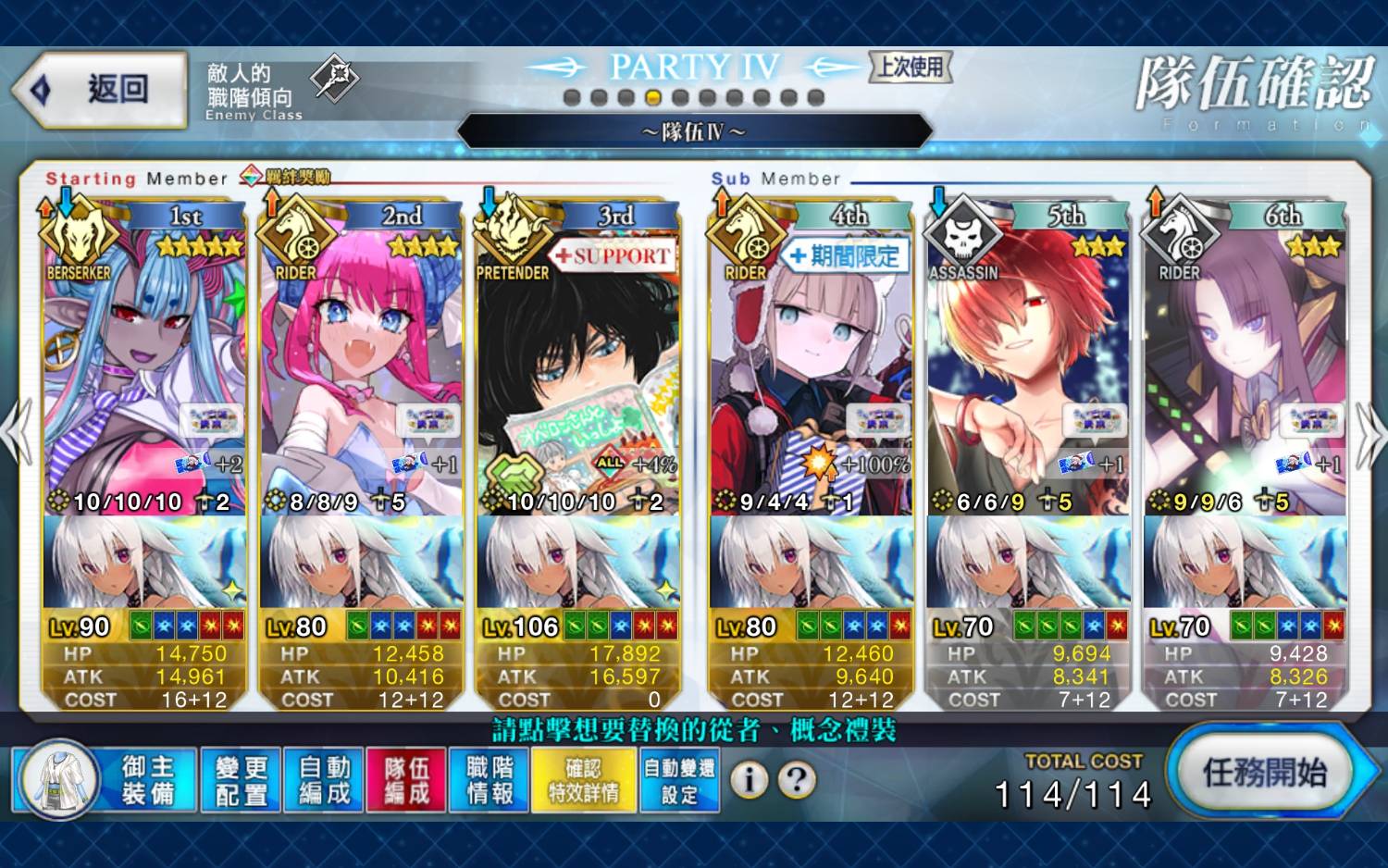Start the quest with 任務開始
Image resolution: width=1388 pixels, height=868 pixels.
[1264, 773]
